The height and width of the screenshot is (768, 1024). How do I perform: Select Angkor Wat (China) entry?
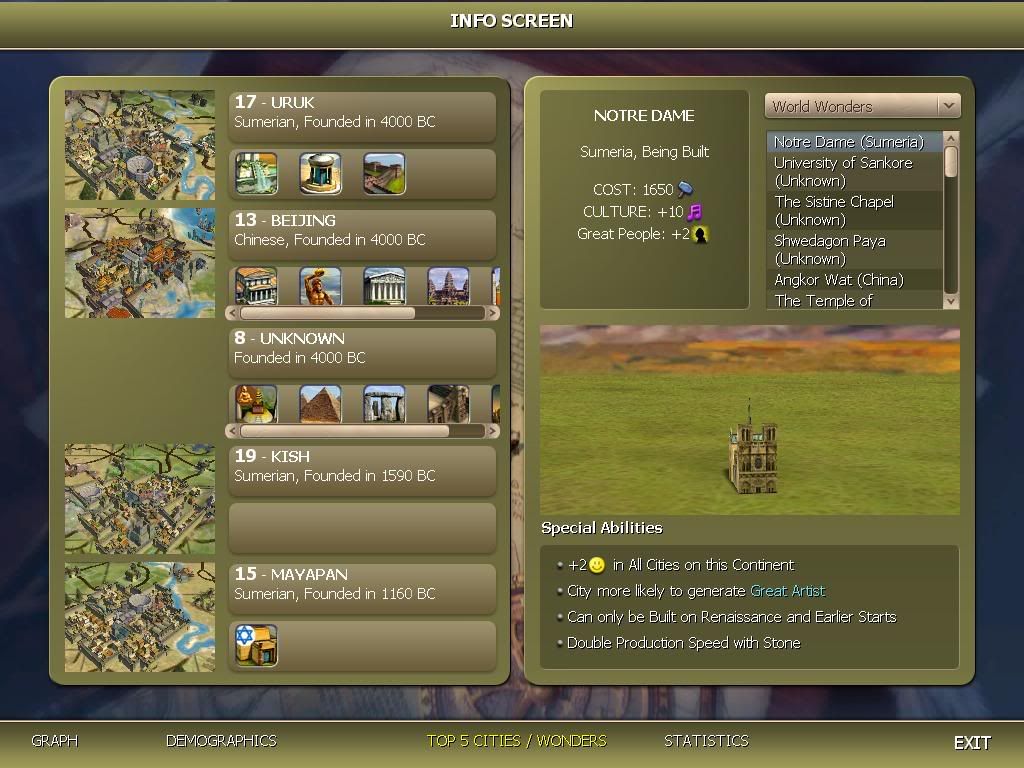click(838, 280)
